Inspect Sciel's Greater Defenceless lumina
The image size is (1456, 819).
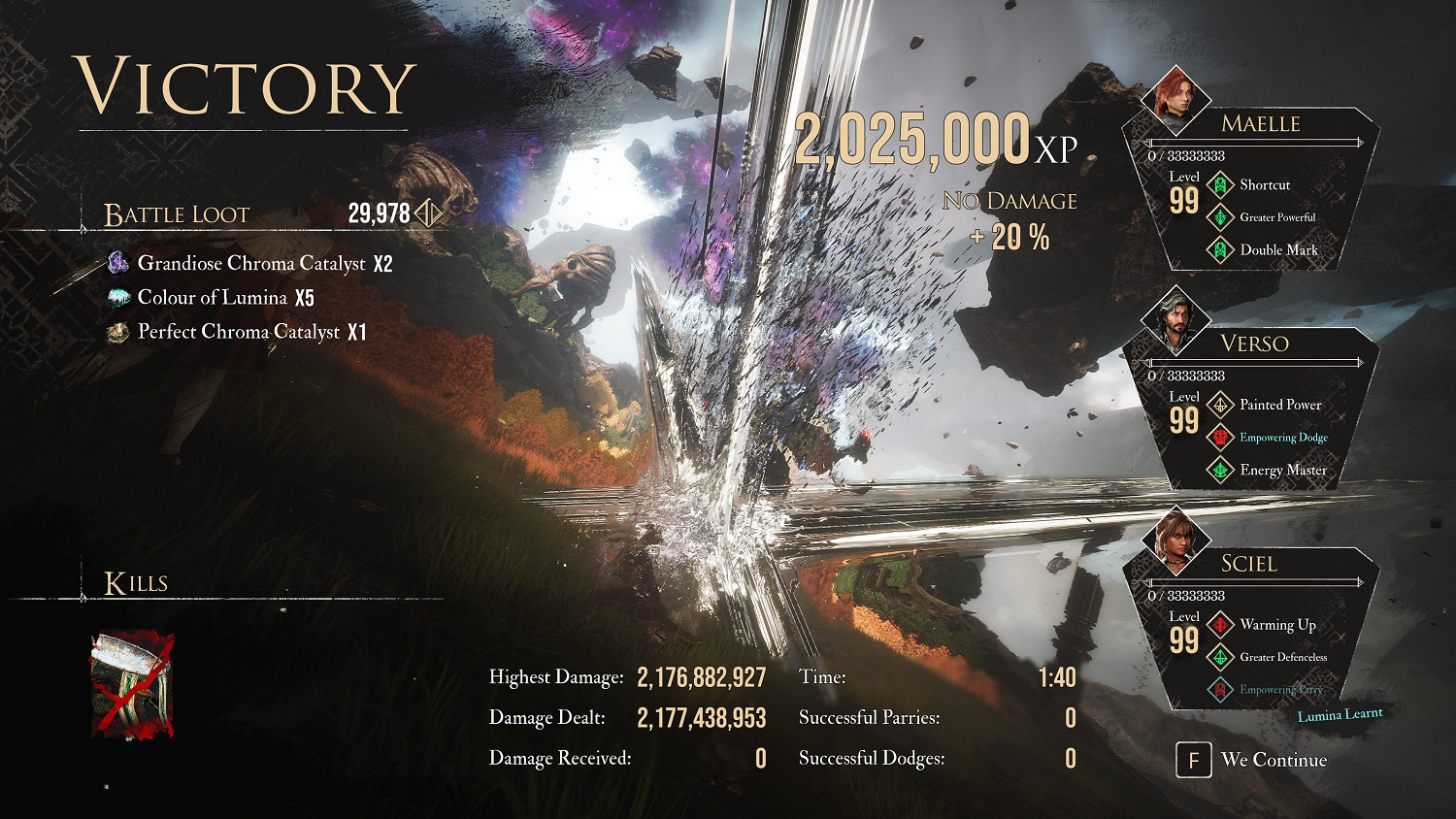[x=1282, y=657]
